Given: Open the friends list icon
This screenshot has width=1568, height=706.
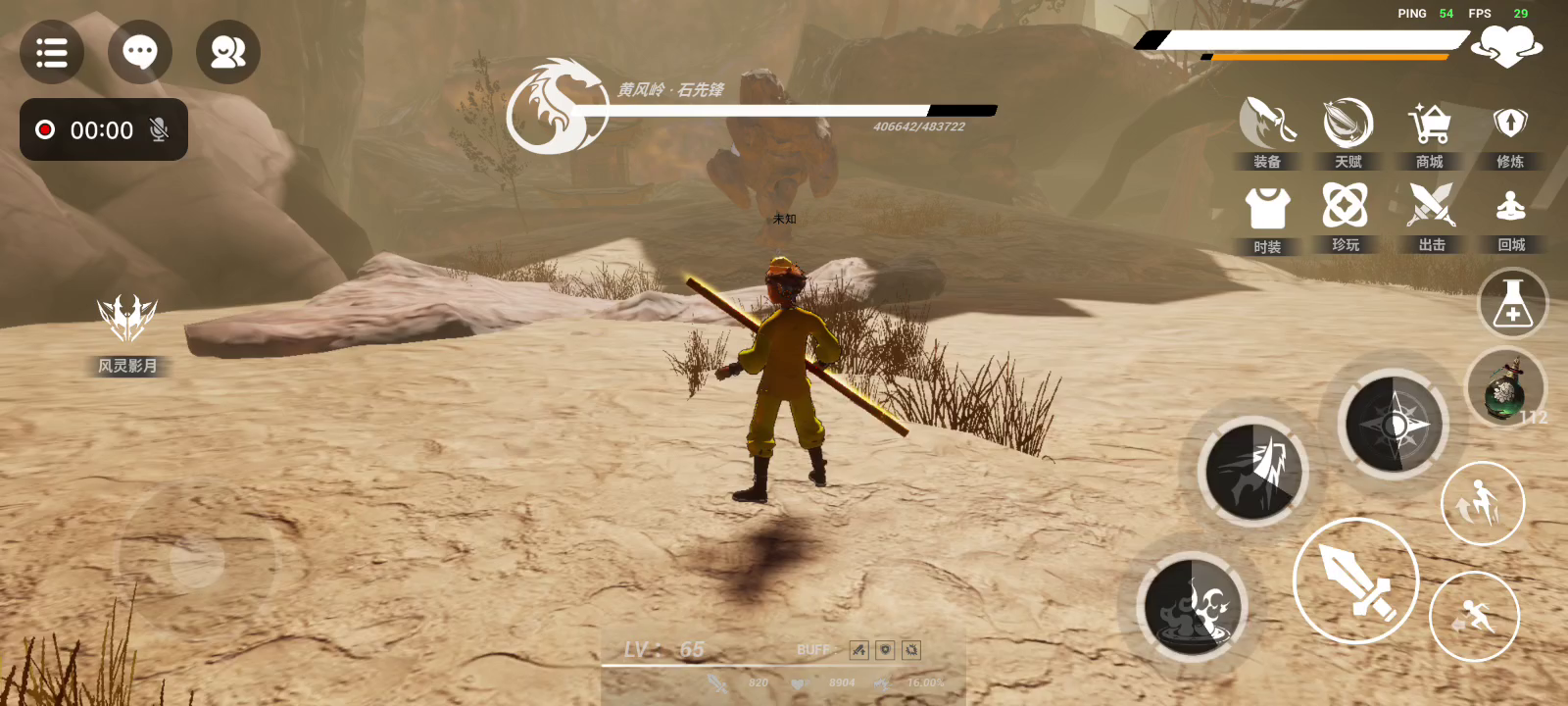Looking at the screenshot, I should 228,52.
